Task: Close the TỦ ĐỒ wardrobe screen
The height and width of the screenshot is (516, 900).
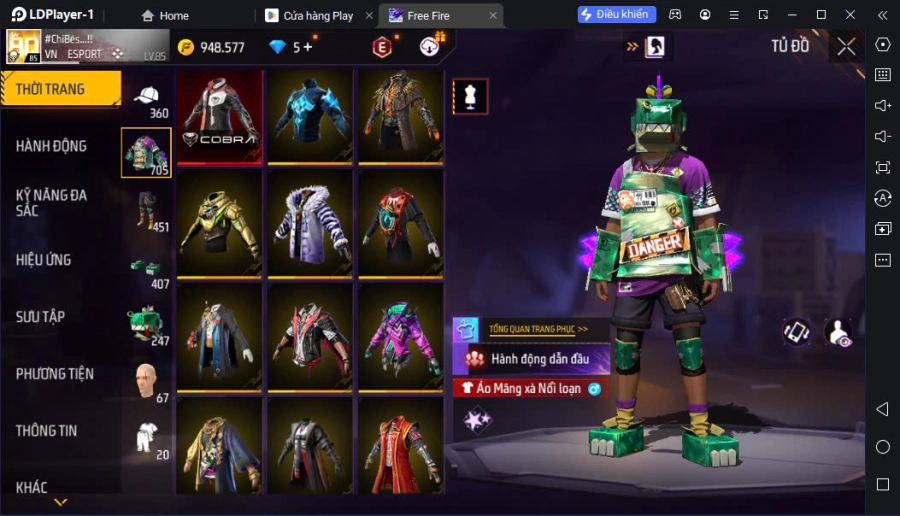Action: tap(846, 46)
